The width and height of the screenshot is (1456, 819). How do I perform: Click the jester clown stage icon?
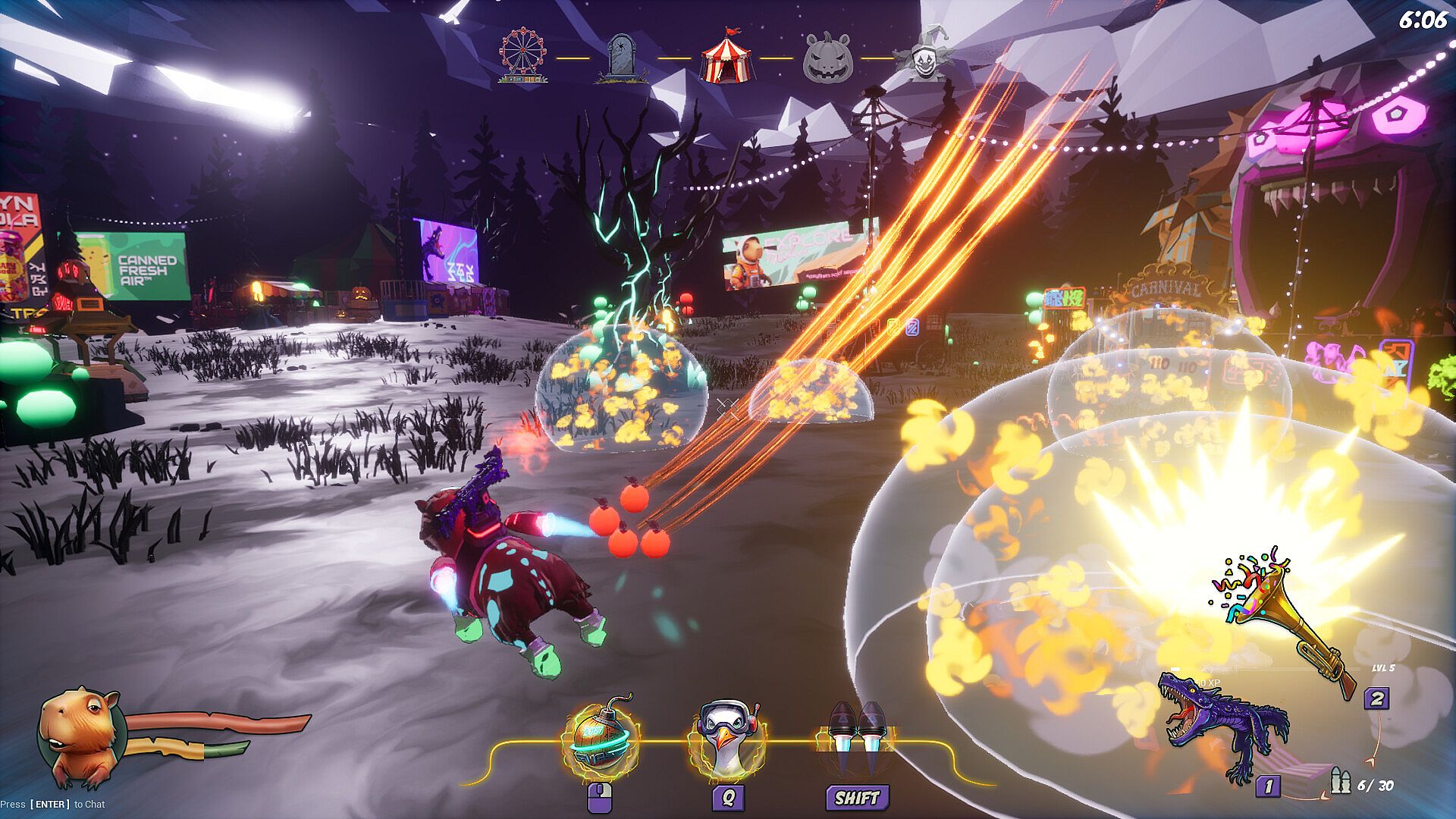pyautogui.click(x=923, y=55)
